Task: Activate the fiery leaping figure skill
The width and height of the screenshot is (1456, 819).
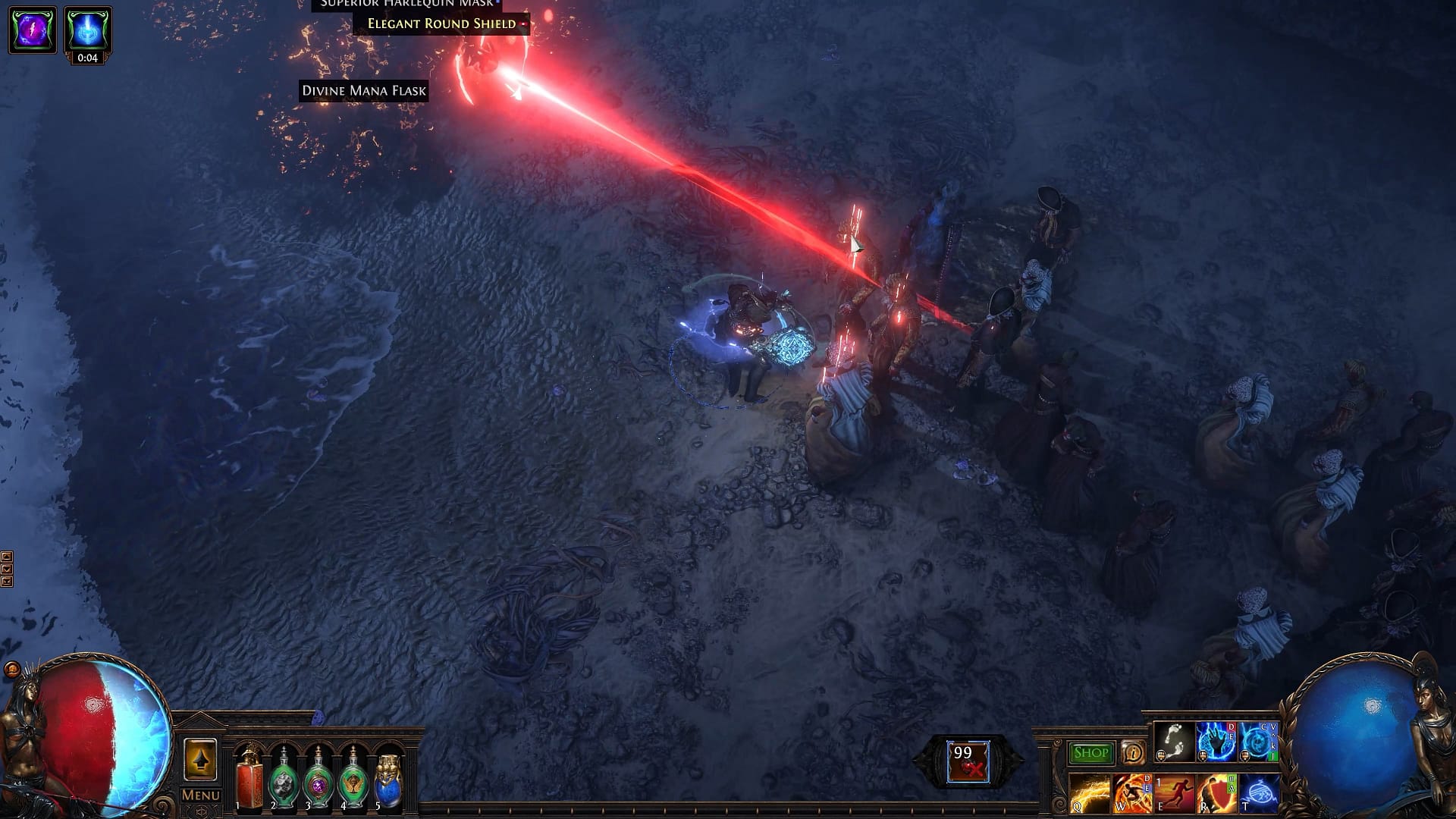Action: click(1131, 792)
